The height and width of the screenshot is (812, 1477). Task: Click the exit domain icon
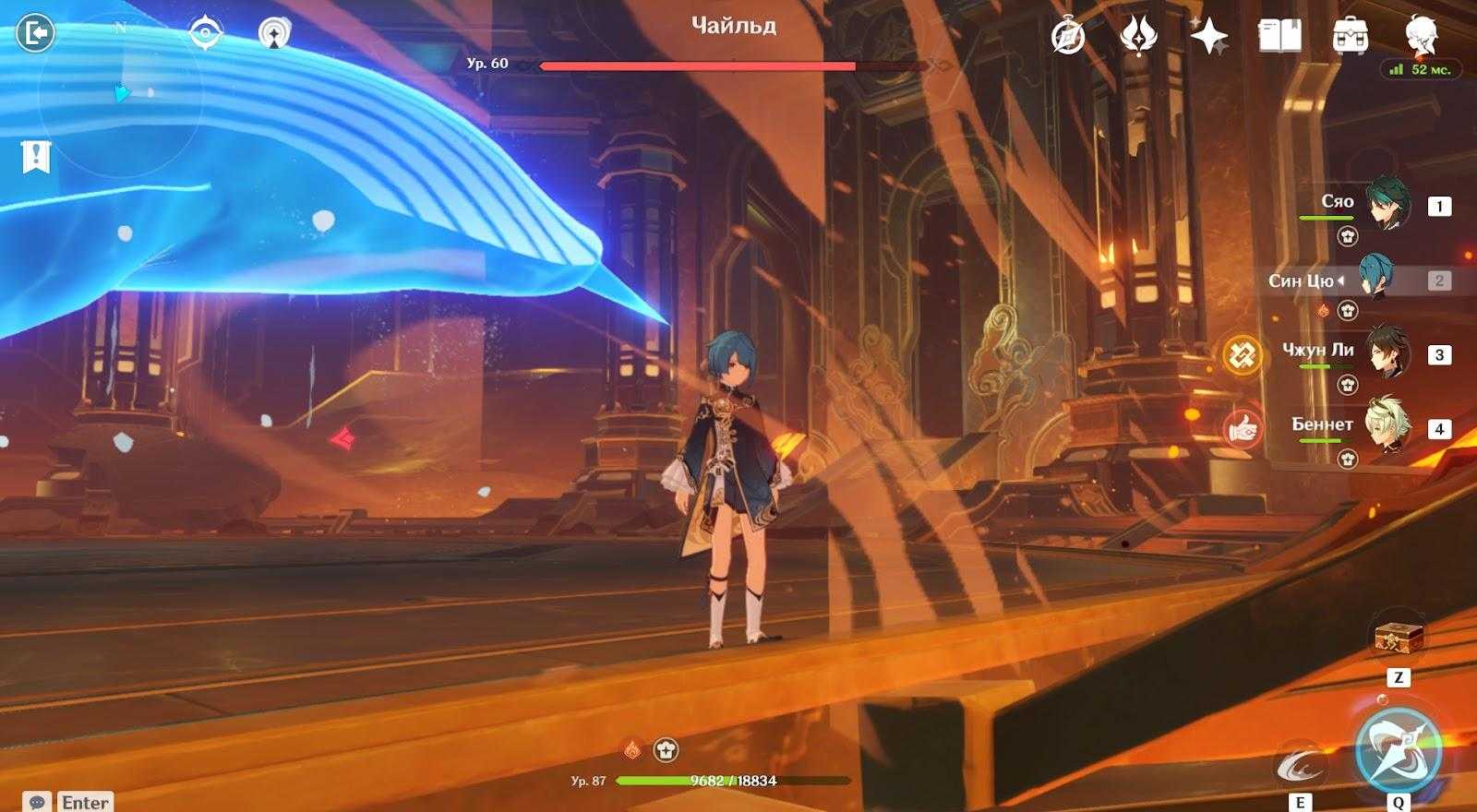coord(35,34)
